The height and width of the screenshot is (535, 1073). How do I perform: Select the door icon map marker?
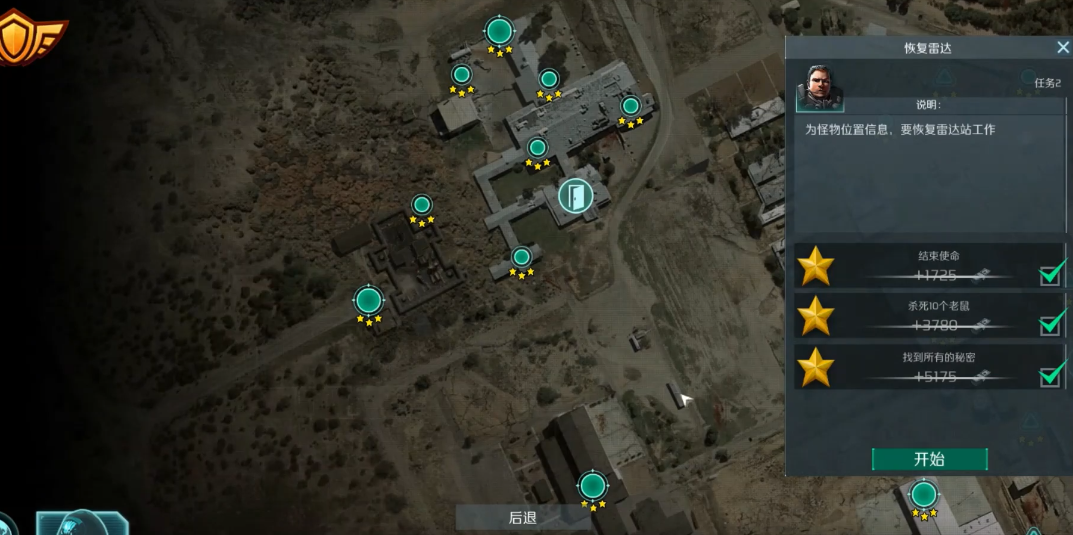tap(575, 195)
